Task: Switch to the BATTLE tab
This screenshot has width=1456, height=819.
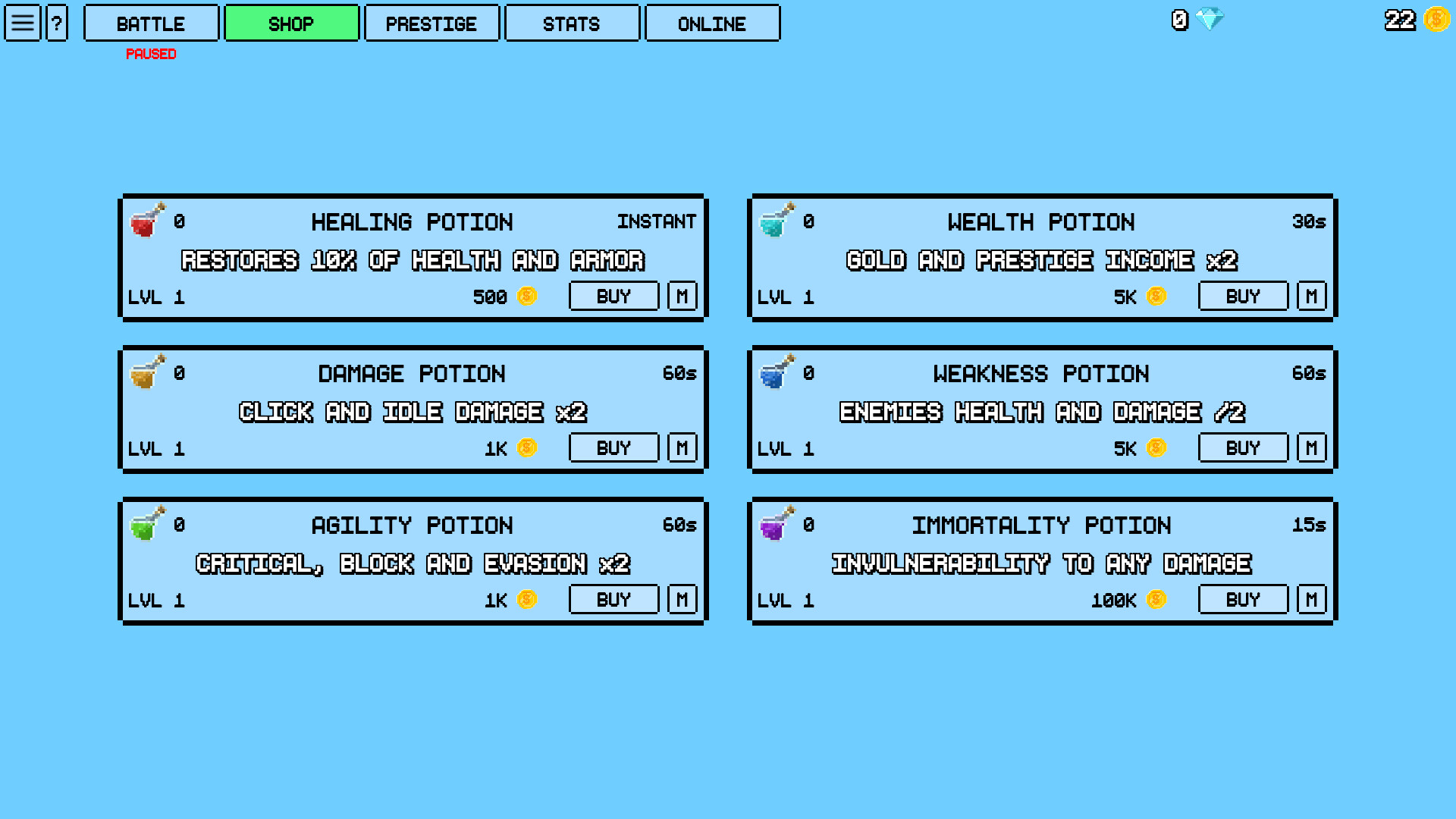Action: pyautogui.click(x=150, y=23)
